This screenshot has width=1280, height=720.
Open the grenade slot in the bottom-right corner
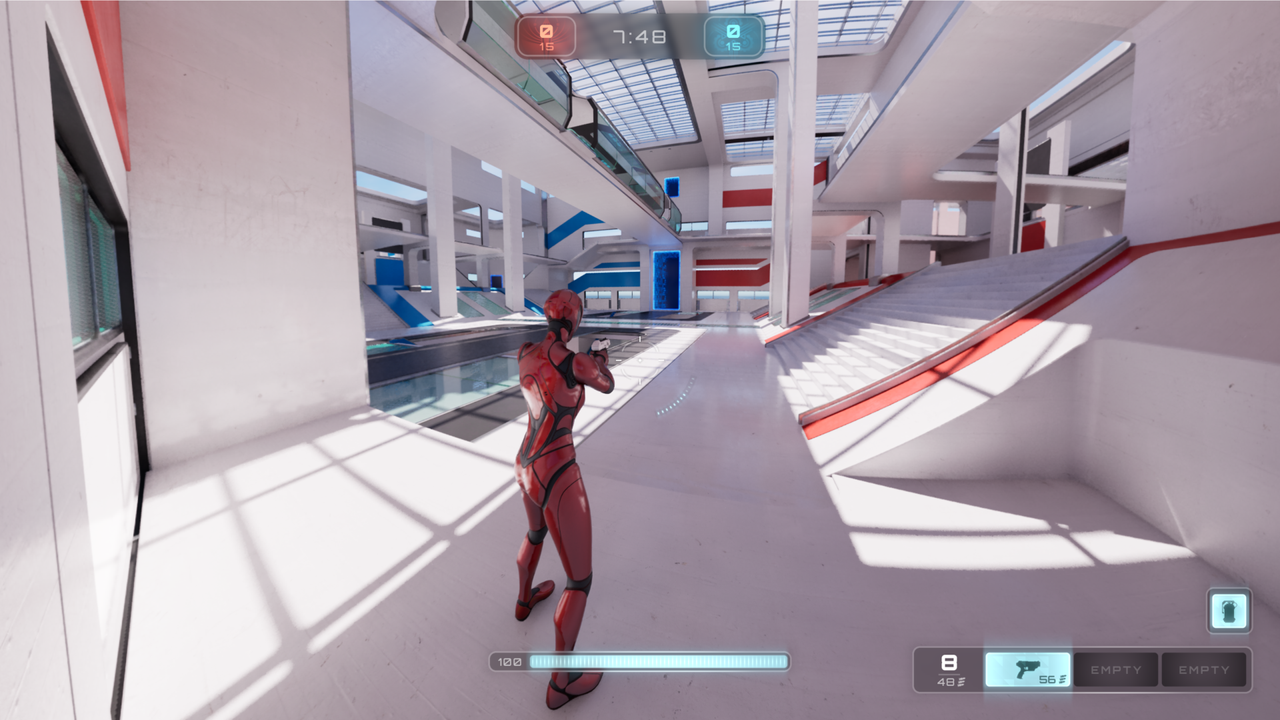(1227, 610)
